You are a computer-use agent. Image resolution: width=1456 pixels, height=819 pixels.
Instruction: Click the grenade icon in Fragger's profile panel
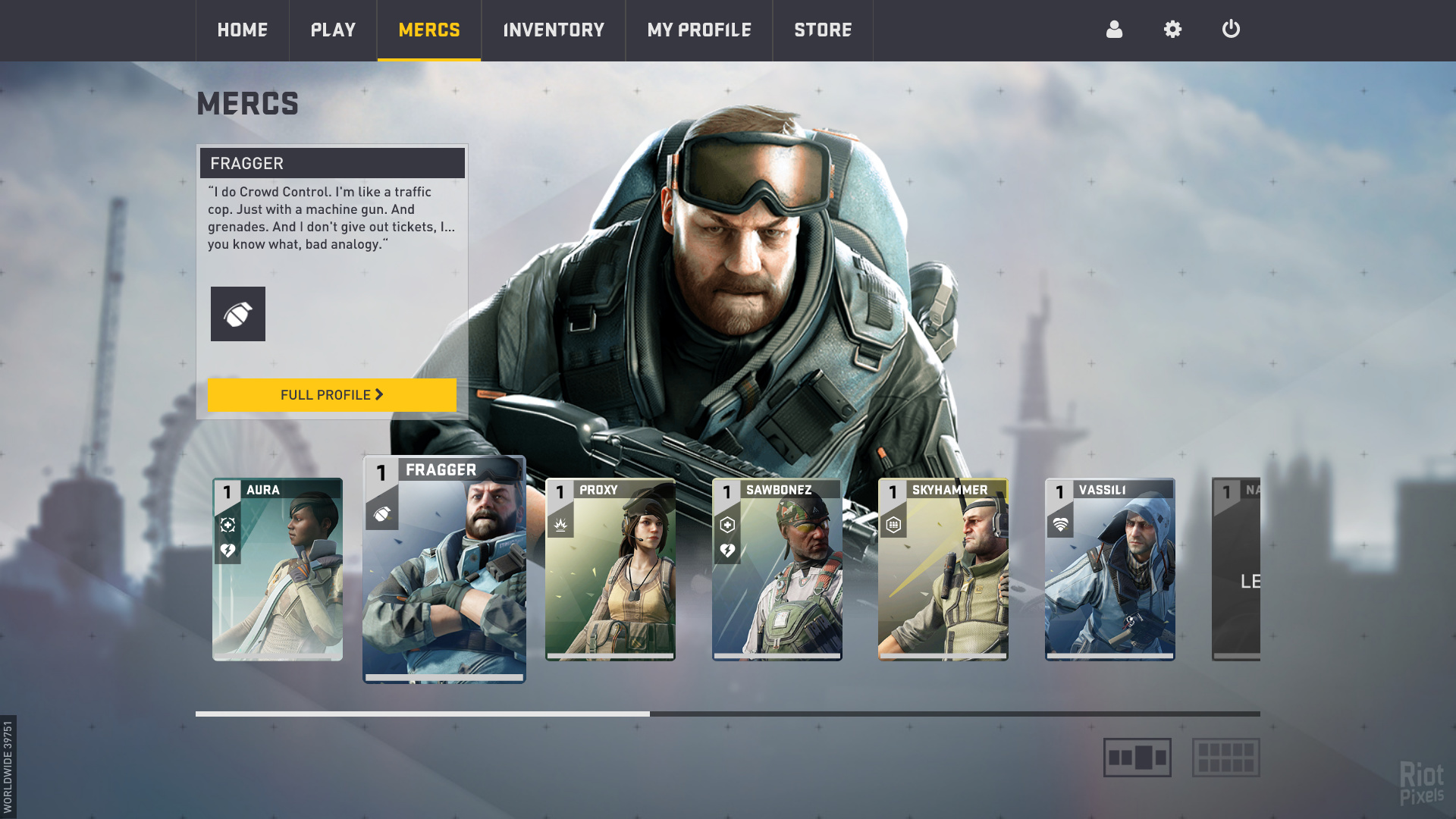click(238, 314)
